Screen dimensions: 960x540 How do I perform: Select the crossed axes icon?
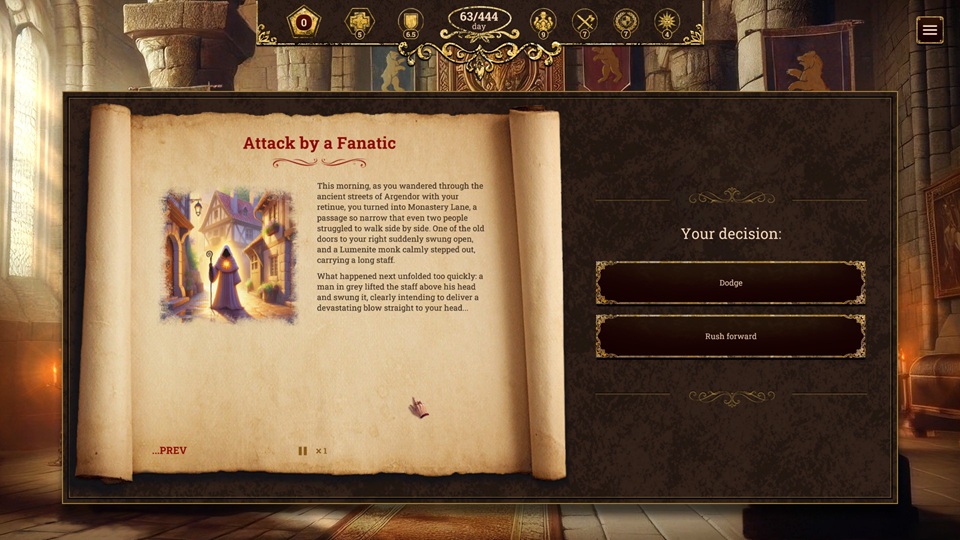[x=585, y=21]
